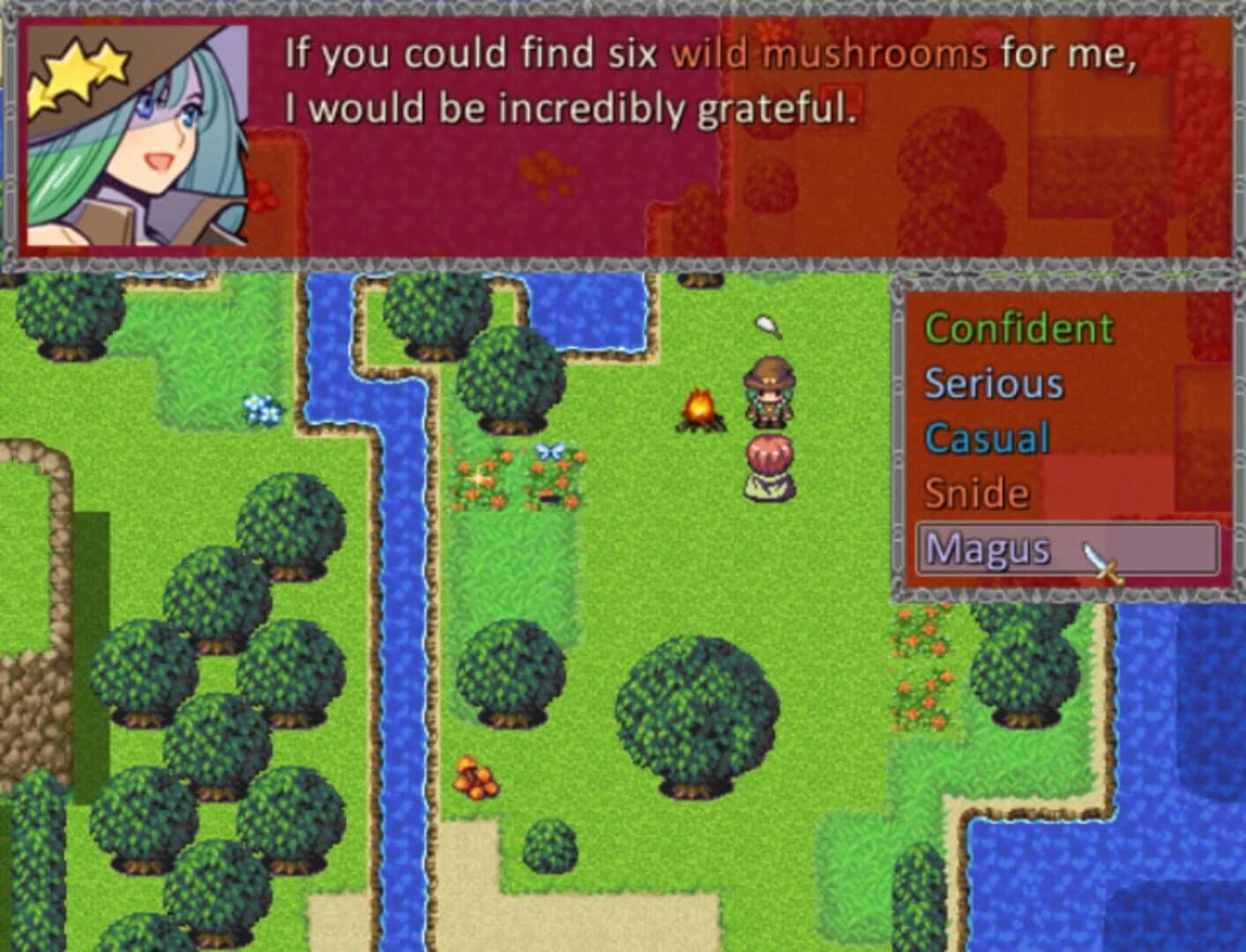The width and height of the screenshot is (1246, 952).
Task: Choose the Casual response
Action: click(986, 438)
